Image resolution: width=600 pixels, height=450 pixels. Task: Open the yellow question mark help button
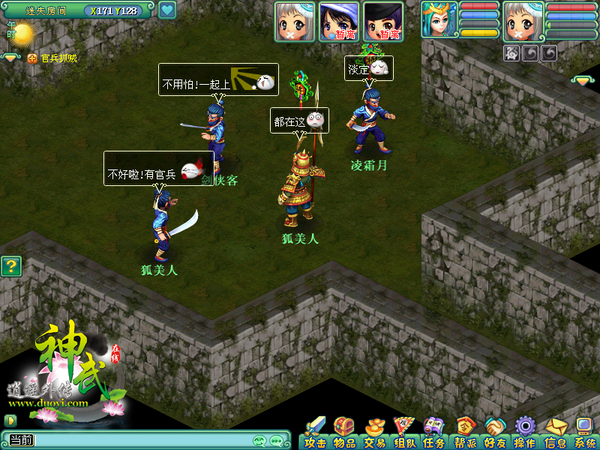(11, 266)
